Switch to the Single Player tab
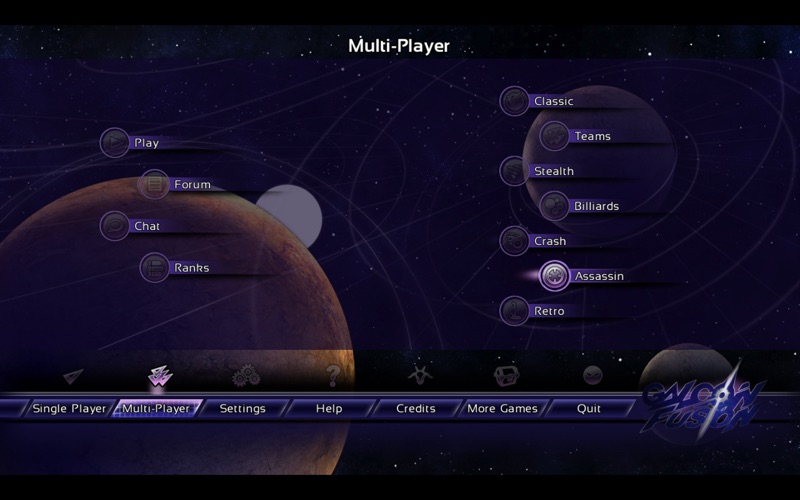 point(69,408)
